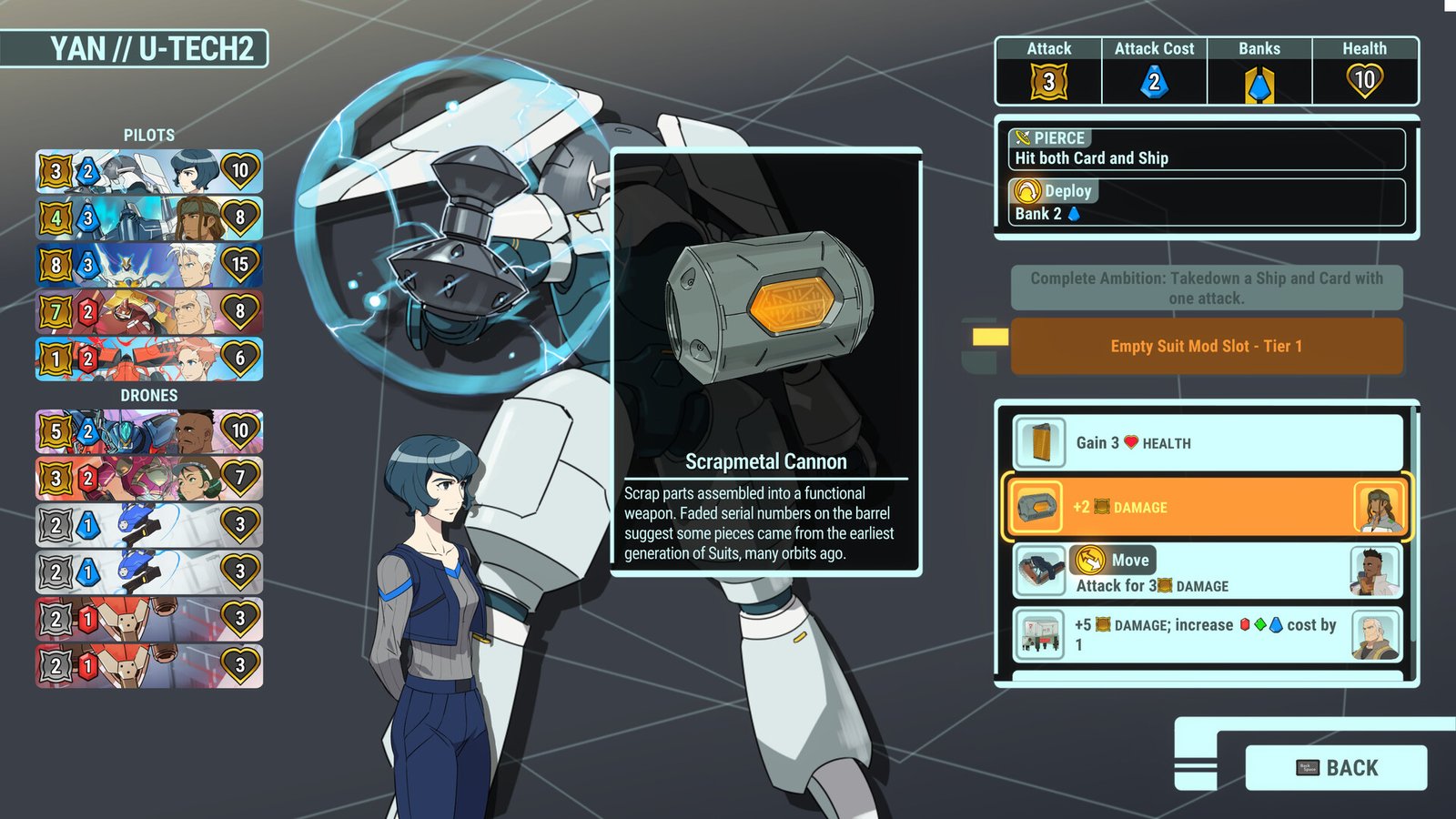Viewport: 1456px width, 819px height.
Task: Select the empty Tier 1 suit mod slot
Action: (1206, 346)
